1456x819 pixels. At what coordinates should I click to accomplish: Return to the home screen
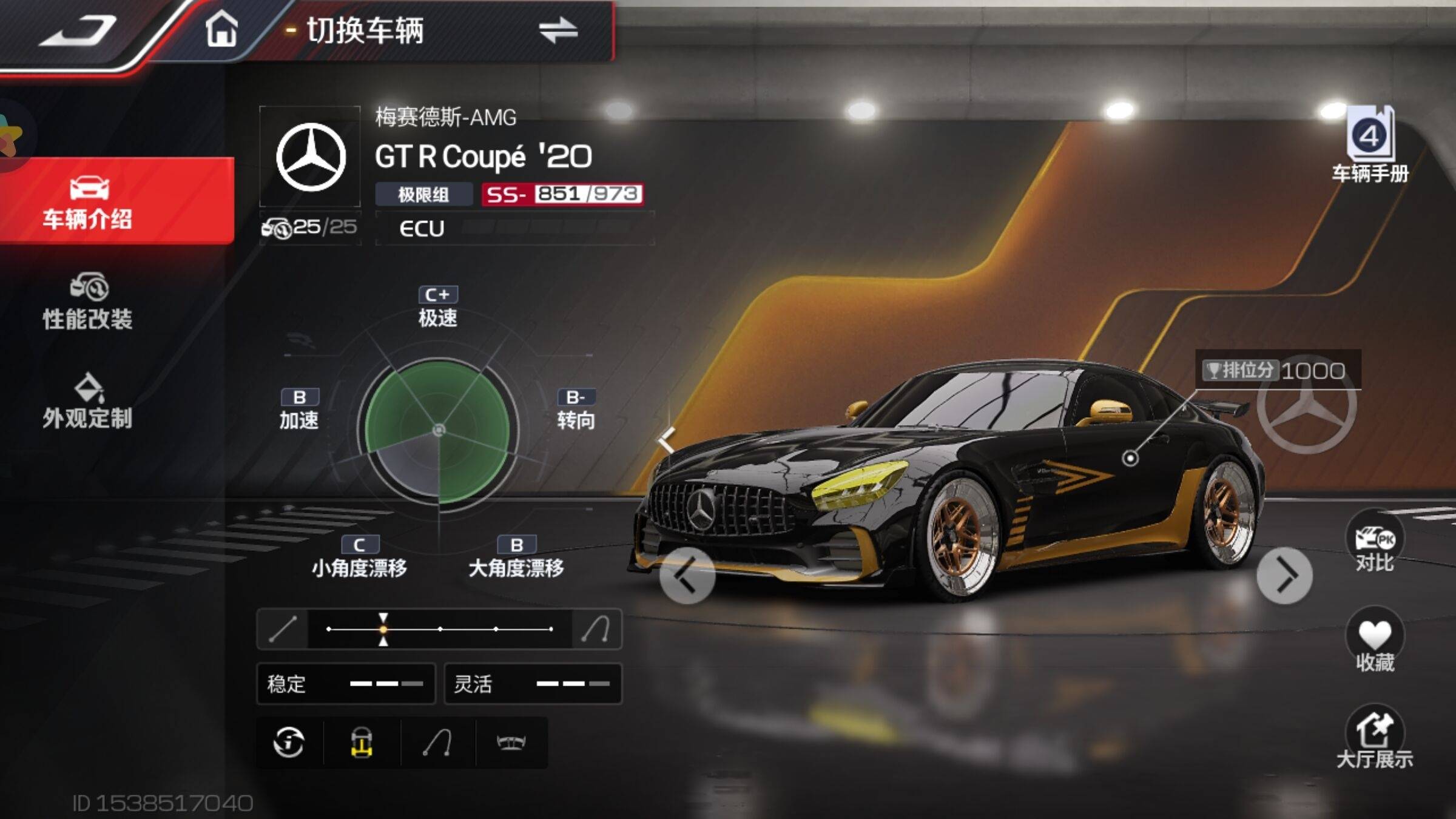pos(221,30)
